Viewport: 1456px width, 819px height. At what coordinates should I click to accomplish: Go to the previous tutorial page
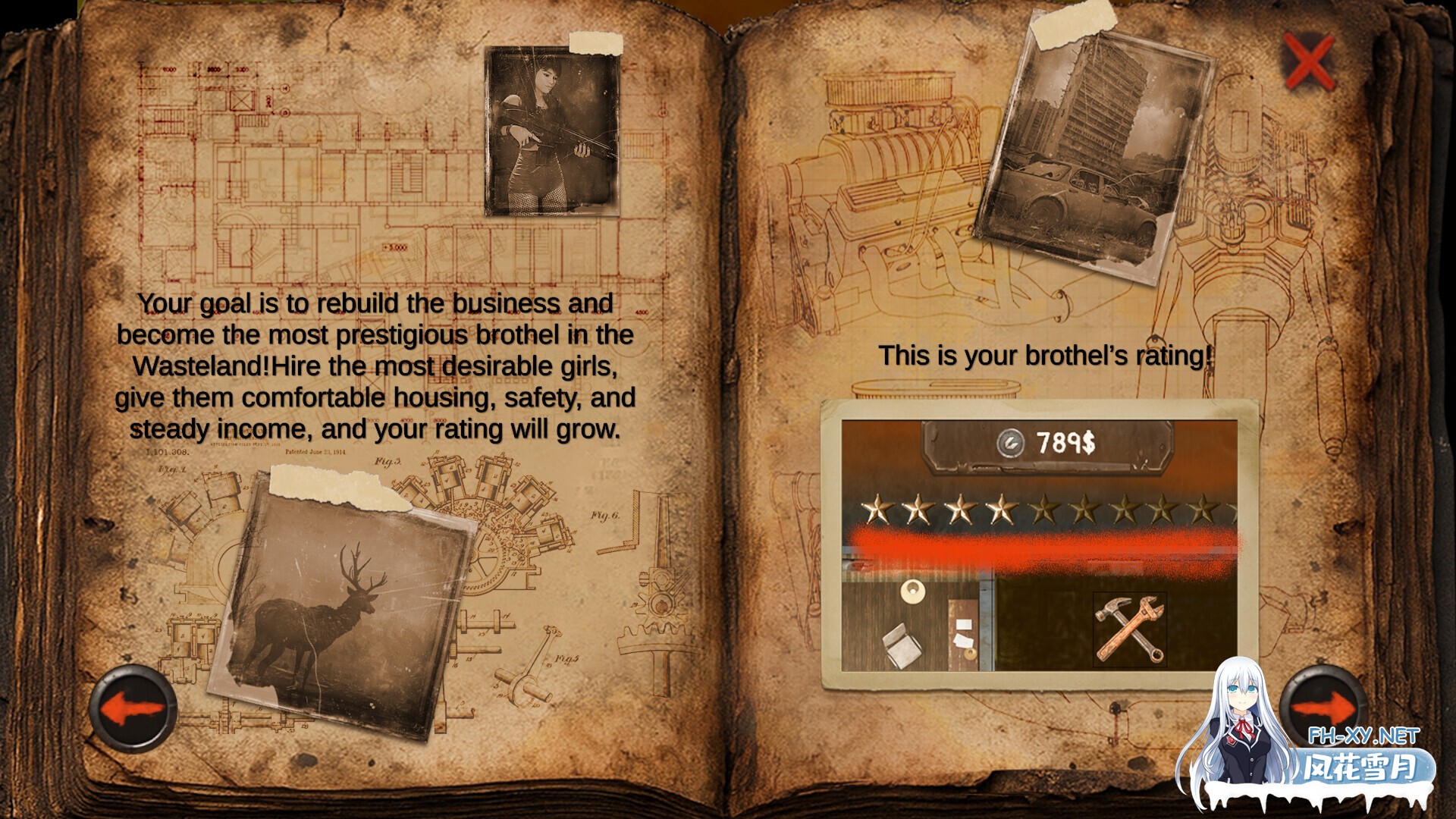point(133,709)
